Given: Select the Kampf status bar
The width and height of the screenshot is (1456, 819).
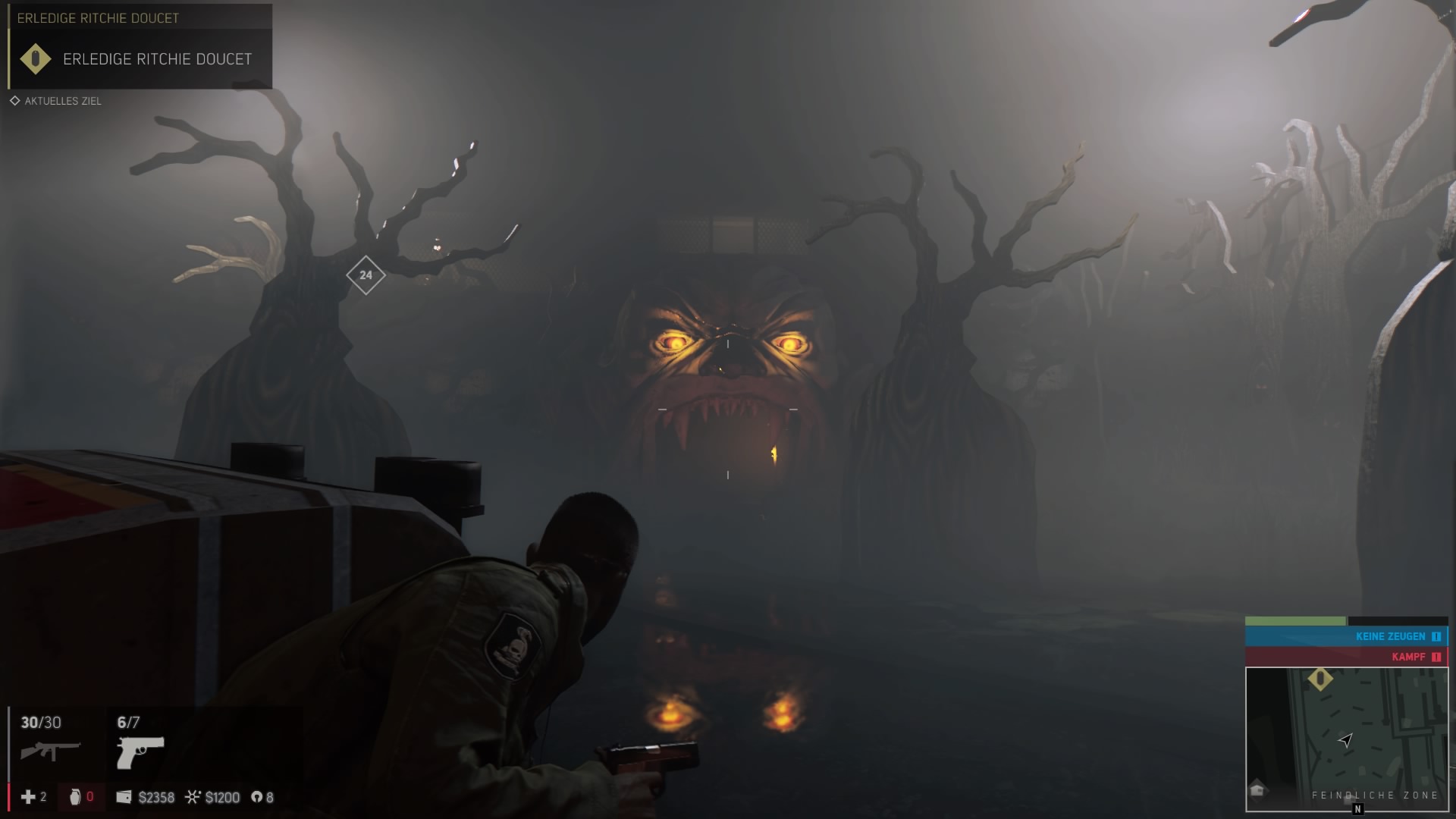Looking at the screenshot, I should [x=1346, y=657].
